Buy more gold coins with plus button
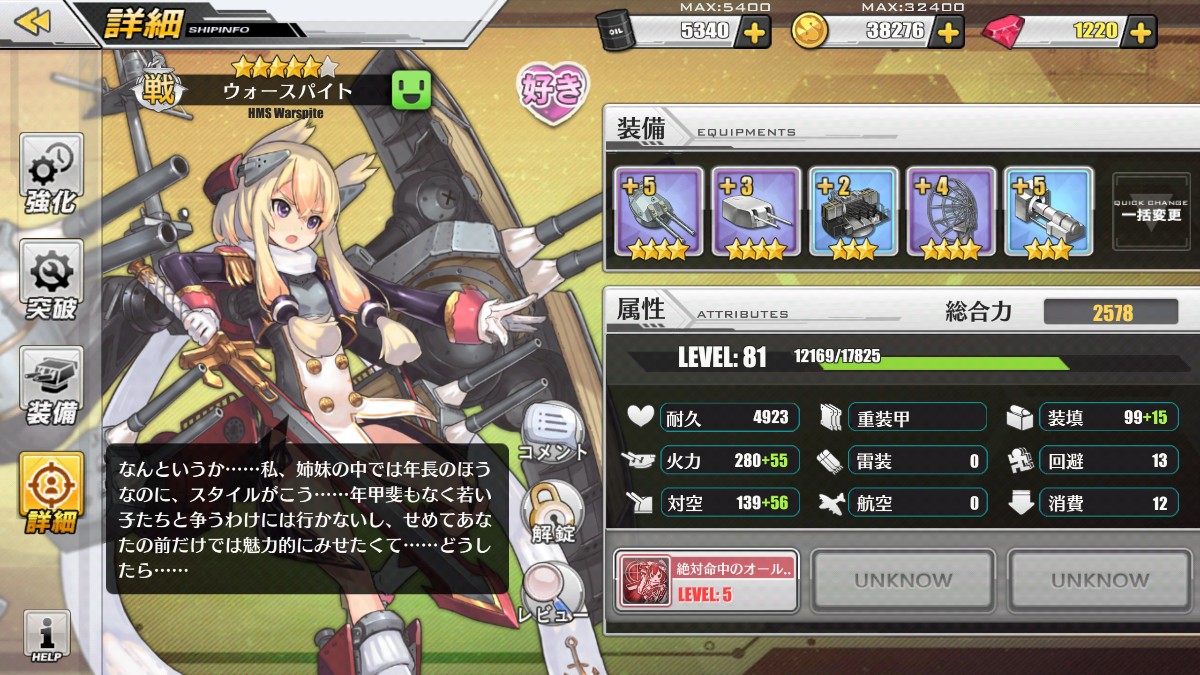This screenshot has height=675, width=1200. tap(946, 32)
